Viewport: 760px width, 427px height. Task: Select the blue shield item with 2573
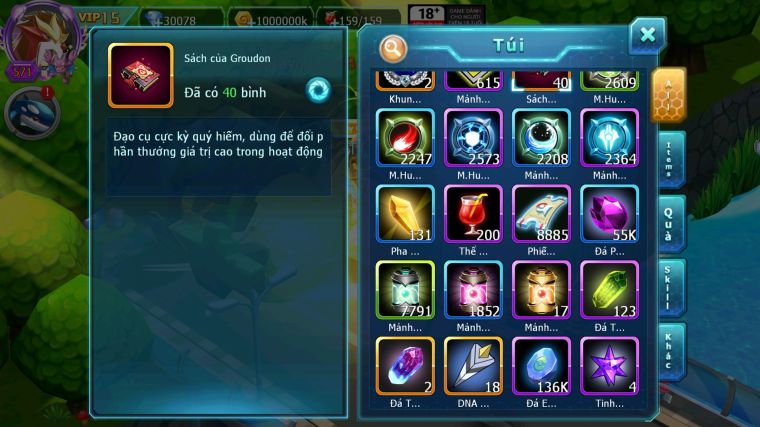473,138
